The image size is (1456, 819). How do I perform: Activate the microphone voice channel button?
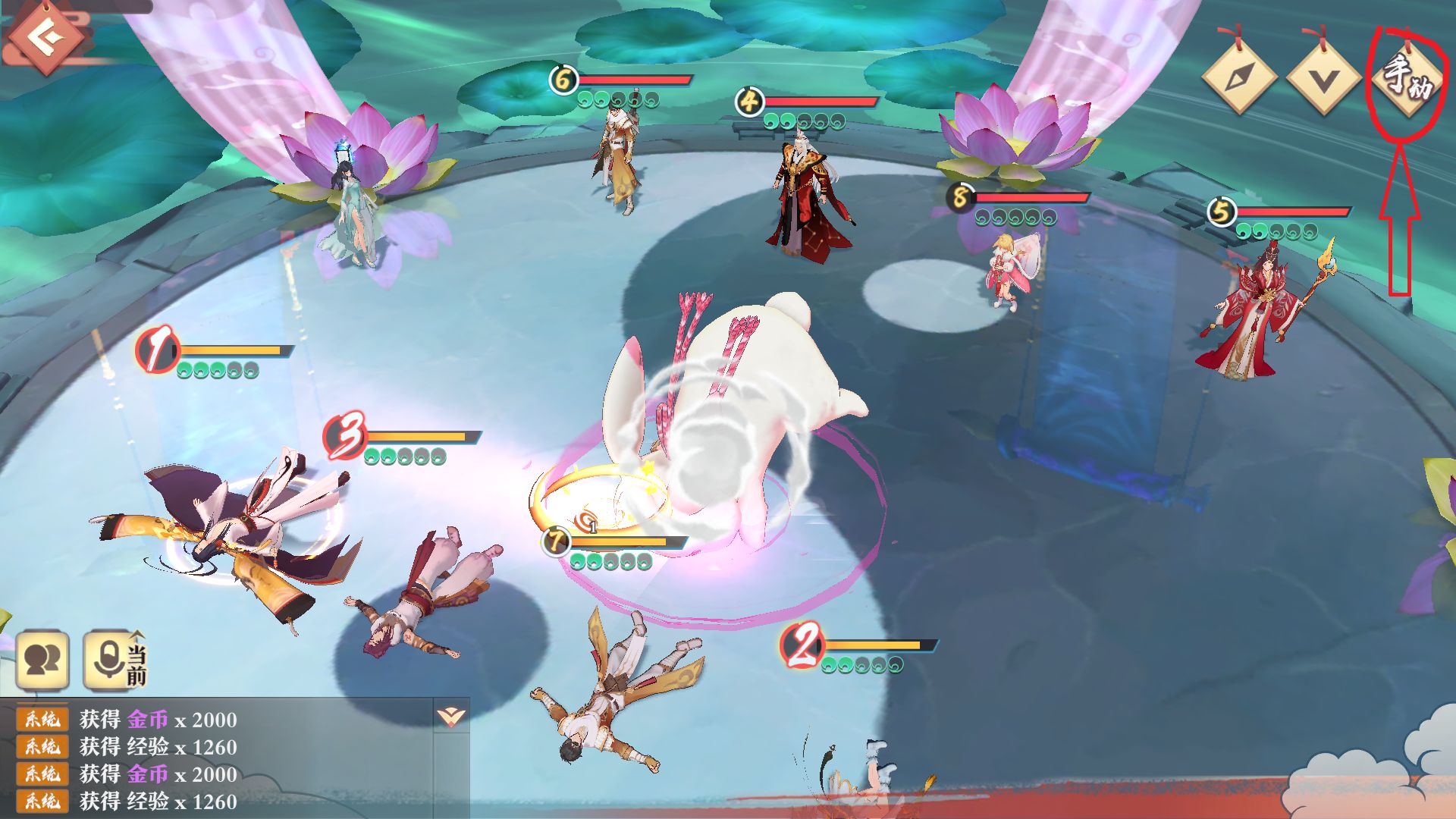click(x=114, y=660)
